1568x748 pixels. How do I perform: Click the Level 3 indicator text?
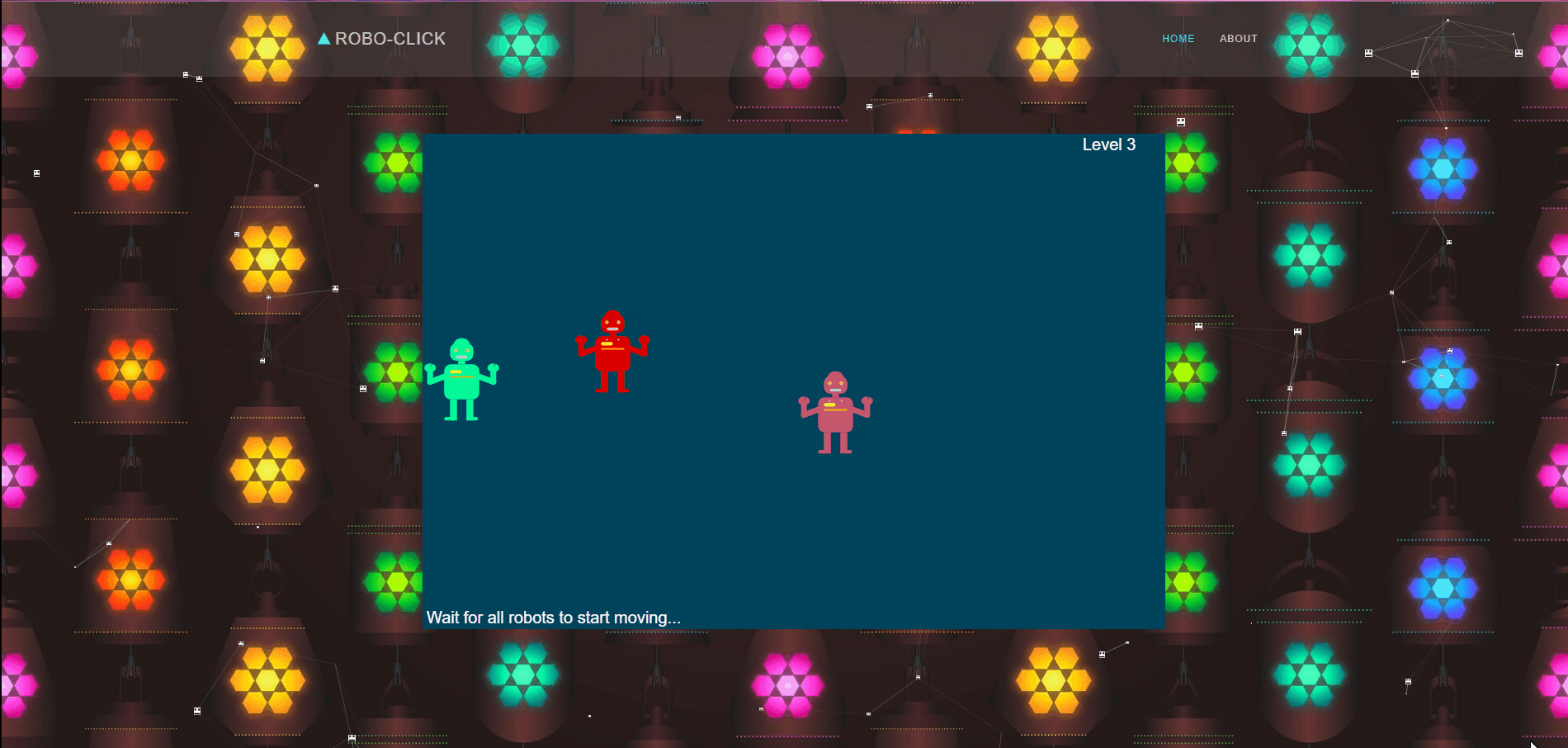coord(1108,144)
